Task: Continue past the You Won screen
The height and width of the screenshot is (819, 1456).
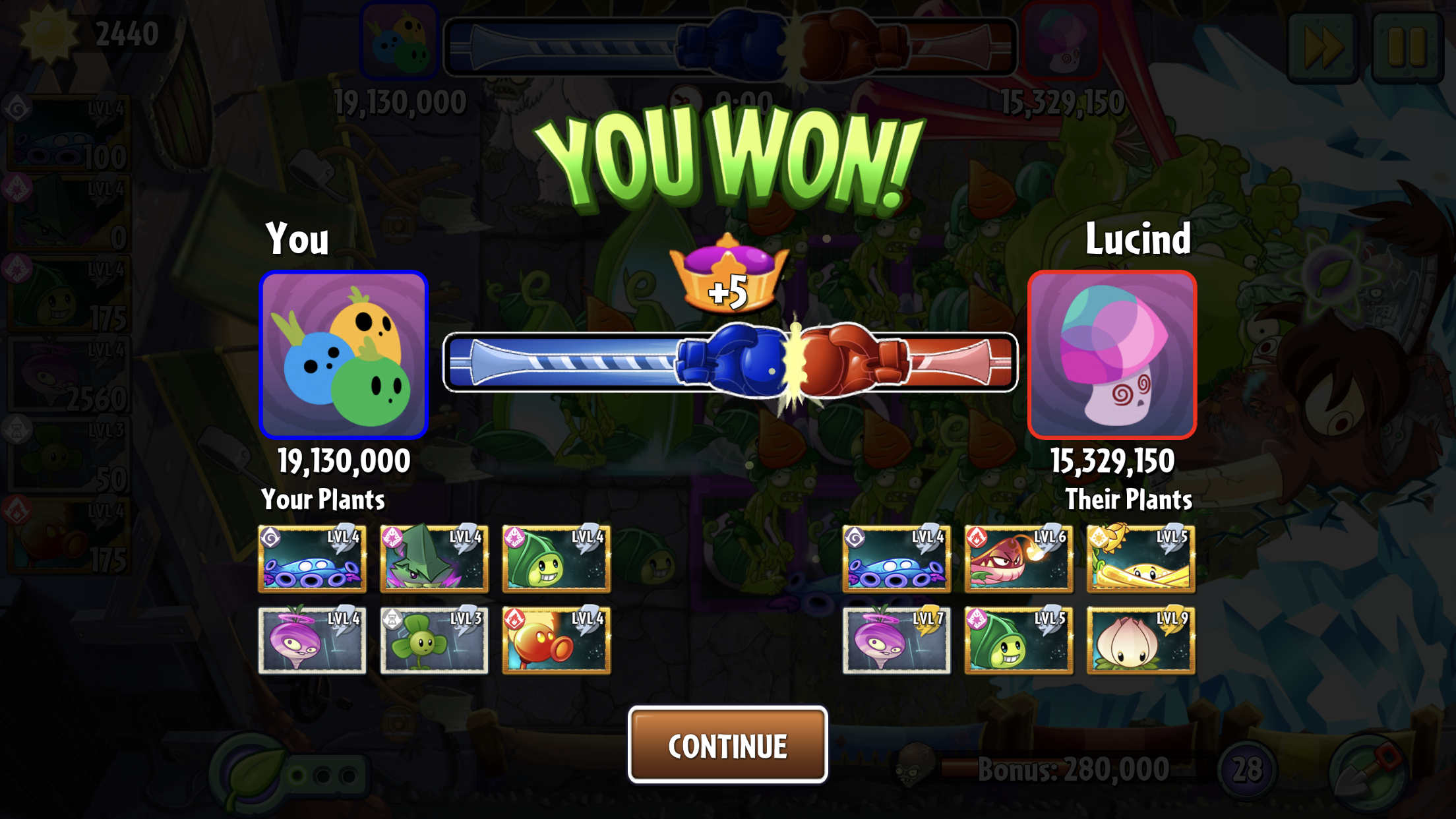Action: click(727, 745)
